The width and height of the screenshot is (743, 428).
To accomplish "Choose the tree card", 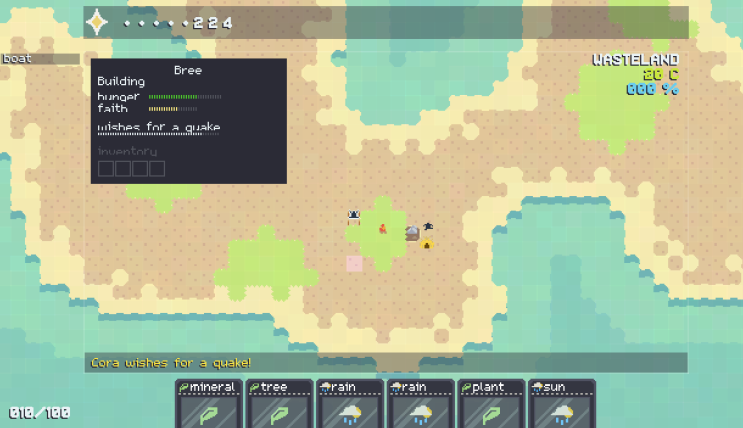I will pyautogui.click(x=278, y=404).
